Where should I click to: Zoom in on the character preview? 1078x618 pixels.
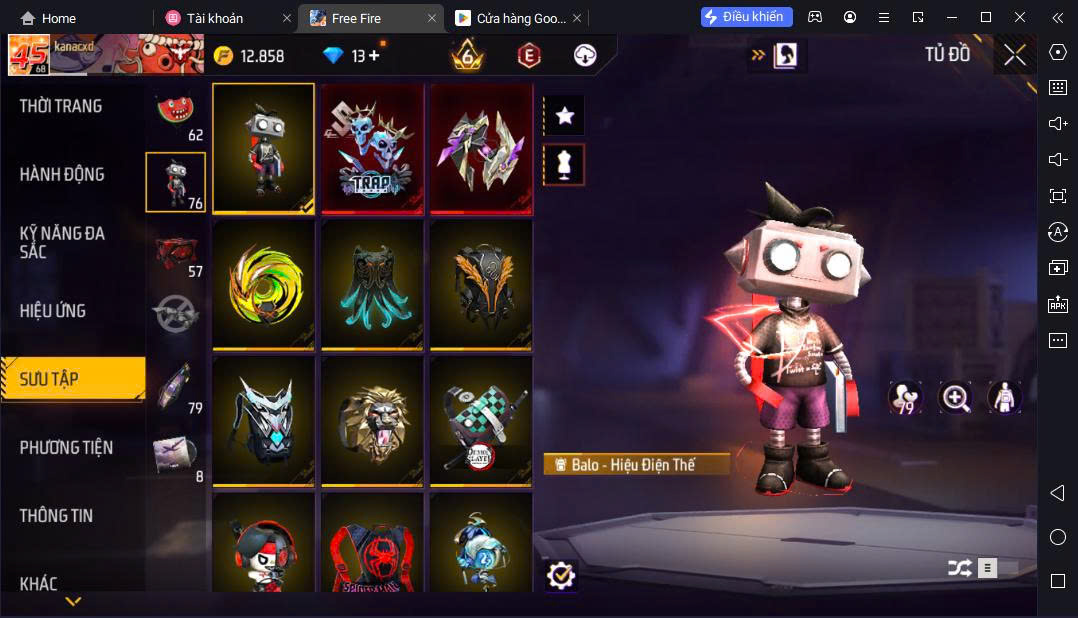956,398
